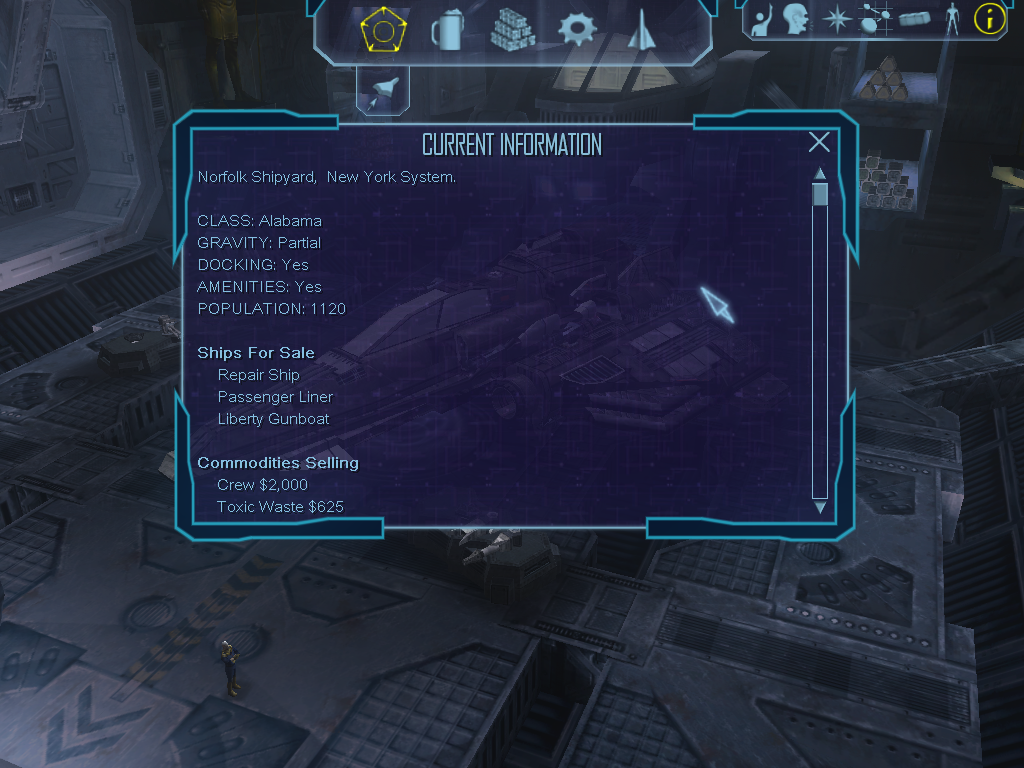Launch to space with the ship icon
Viewport: 1024px width, 768px height.
point(382,92)
